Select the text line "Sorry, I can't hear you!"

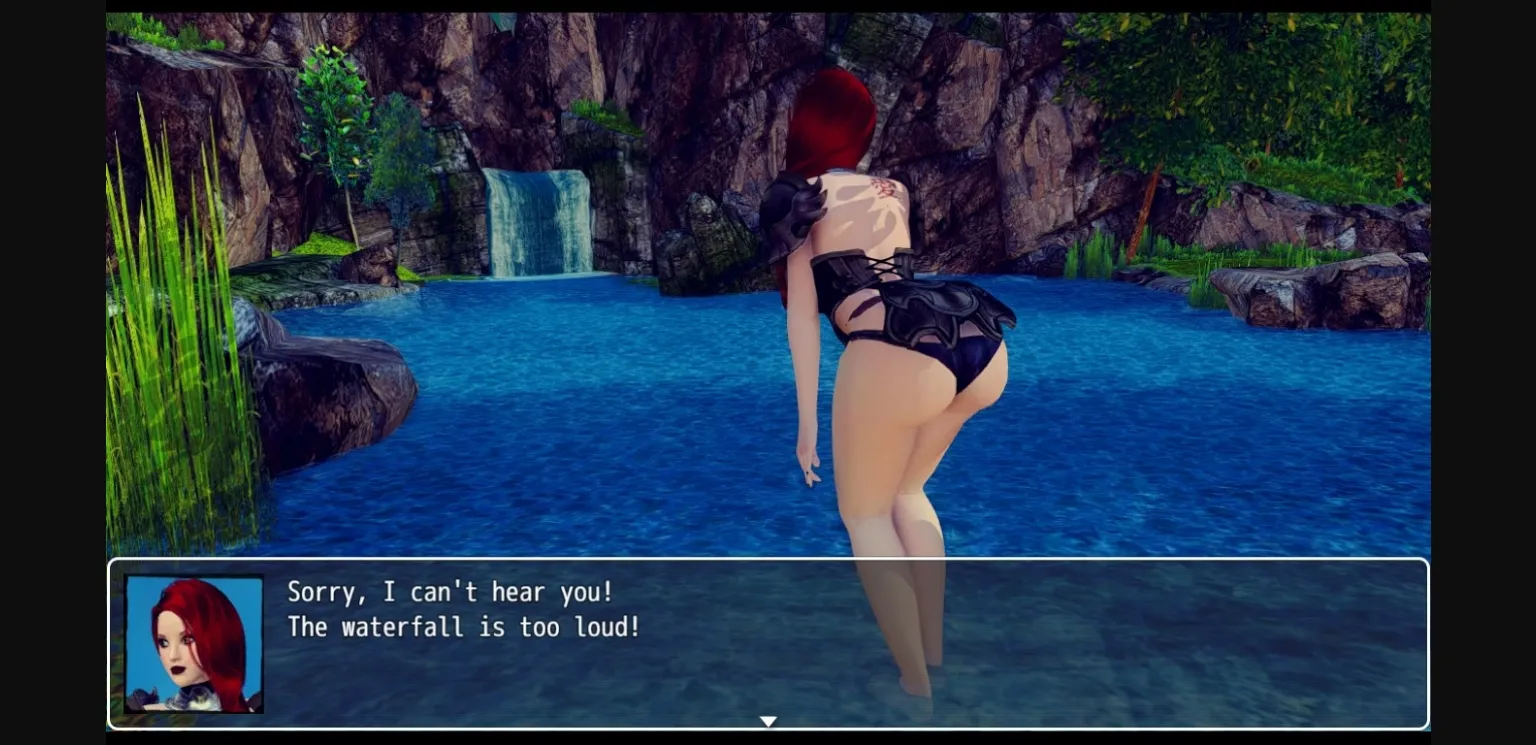[x=449, y=592]
